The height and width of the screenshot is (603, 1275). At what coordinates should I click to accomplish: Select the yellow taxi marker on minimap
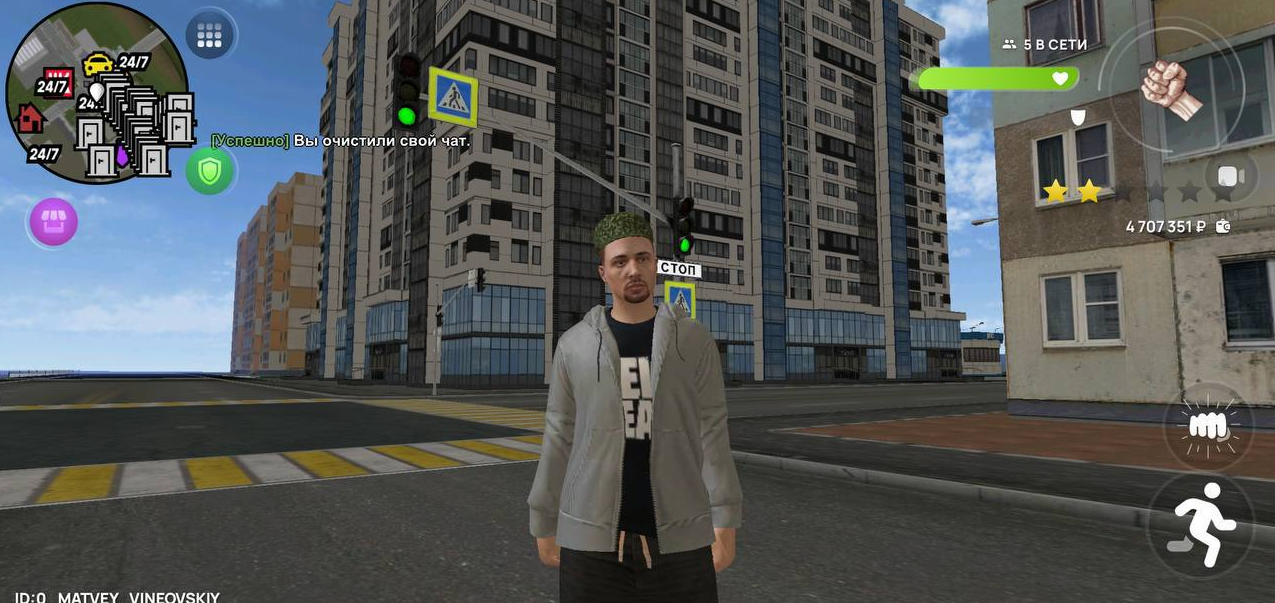tap(97, 64)
